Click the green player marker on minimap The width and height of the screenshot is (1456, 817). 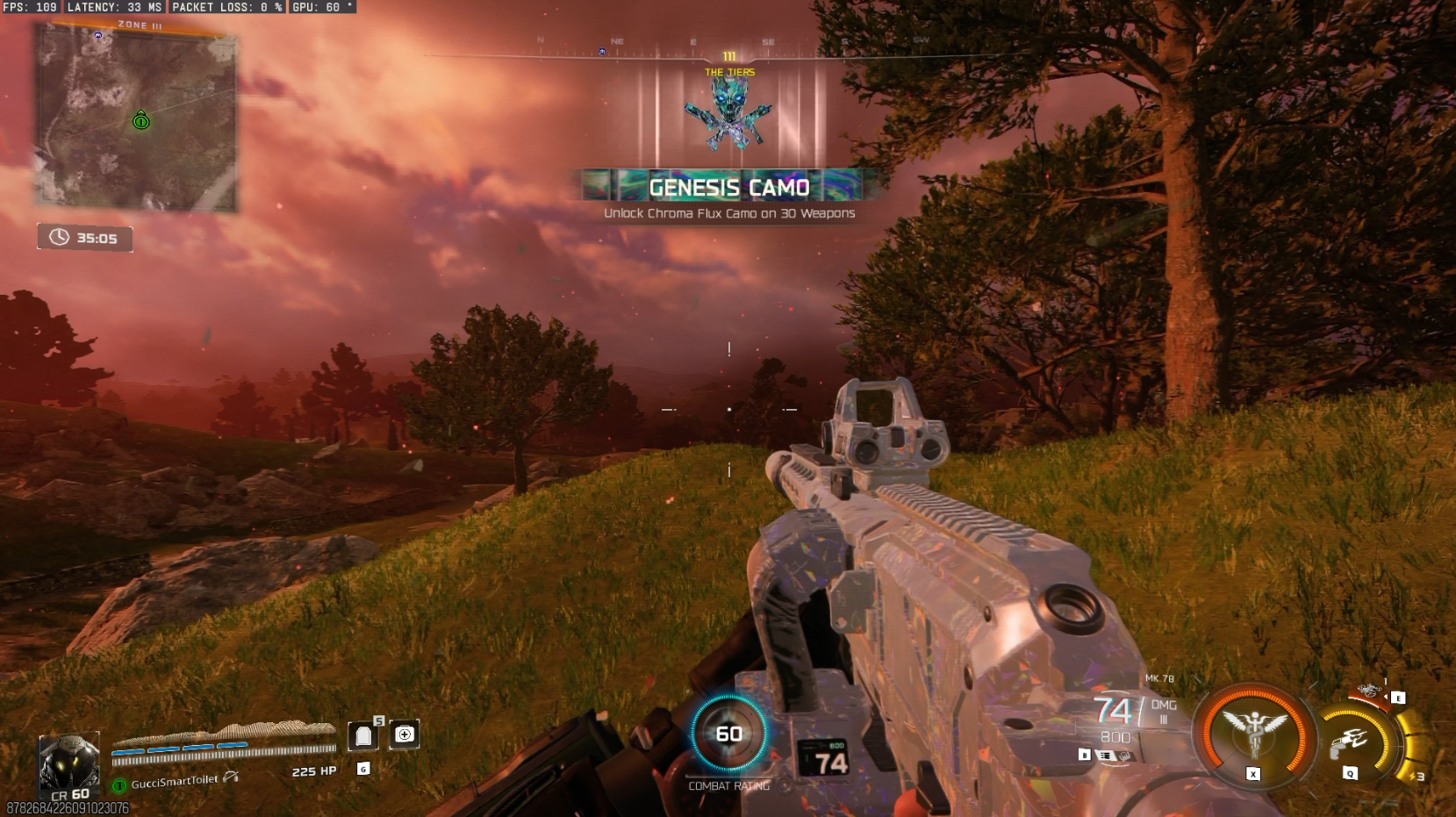(x=141, y=121)
